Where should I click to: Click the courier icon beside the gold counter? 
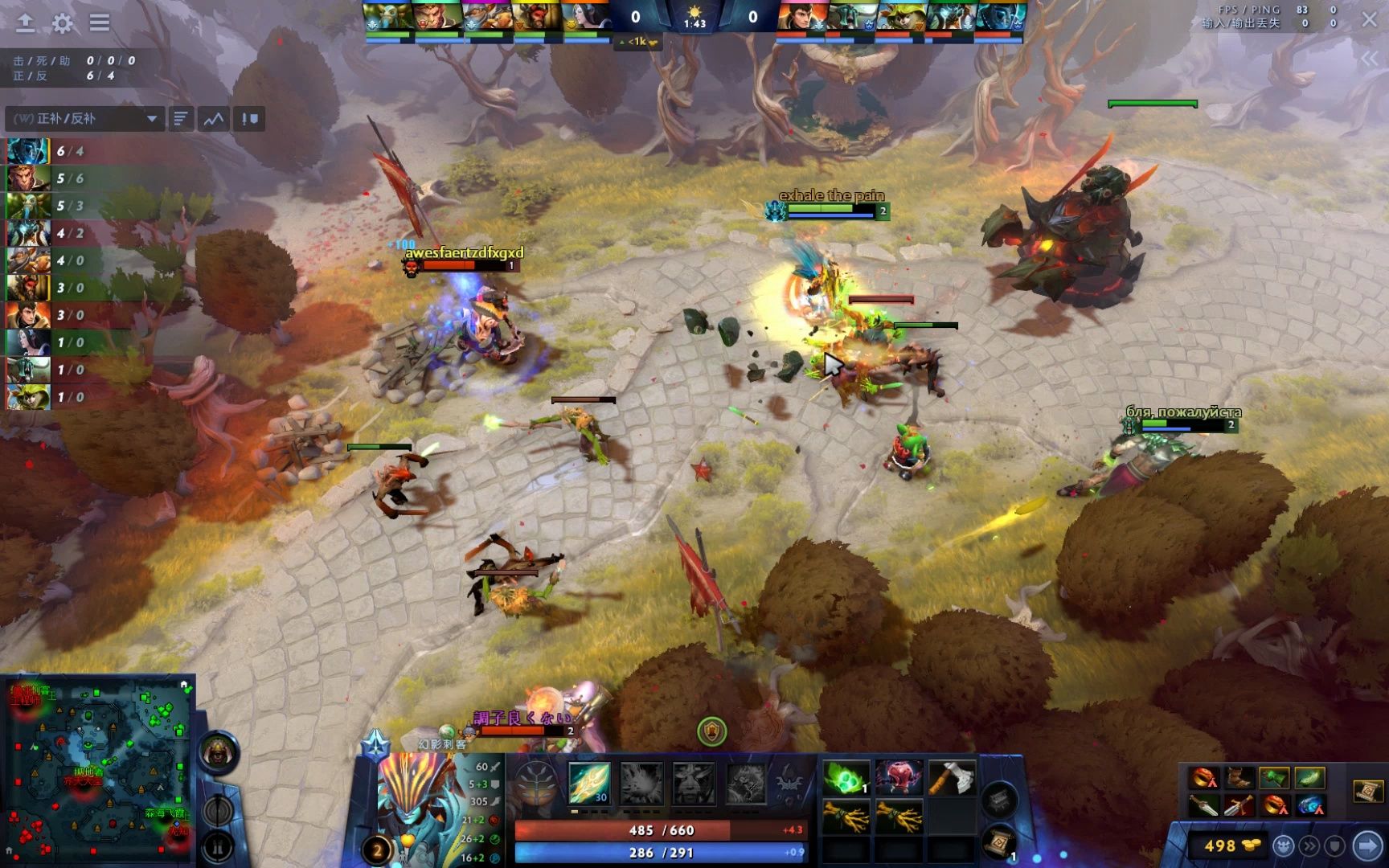tap(1285, 845)
